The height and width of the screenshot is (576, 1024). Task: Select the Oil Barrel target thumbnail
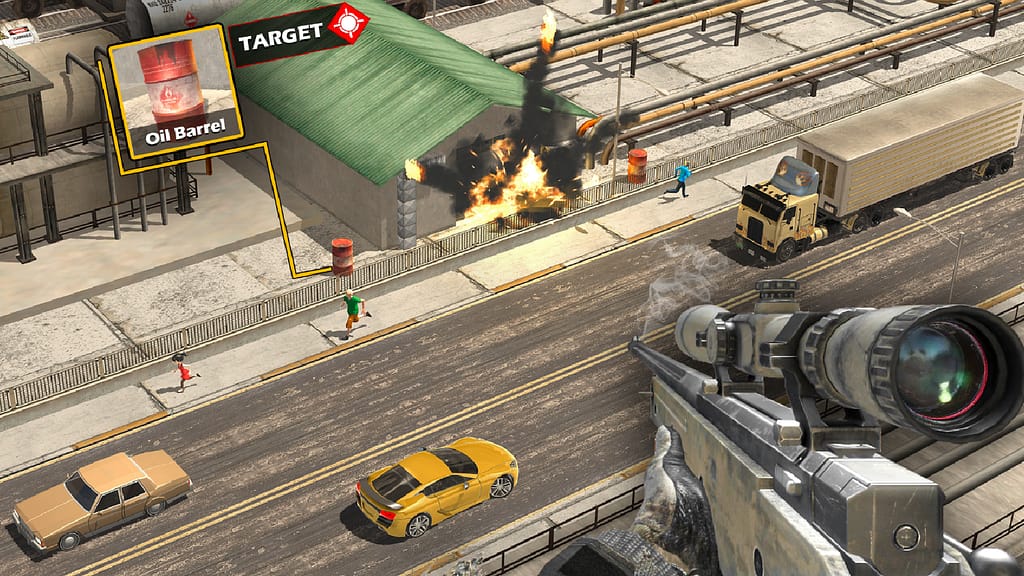click(174, 90)
